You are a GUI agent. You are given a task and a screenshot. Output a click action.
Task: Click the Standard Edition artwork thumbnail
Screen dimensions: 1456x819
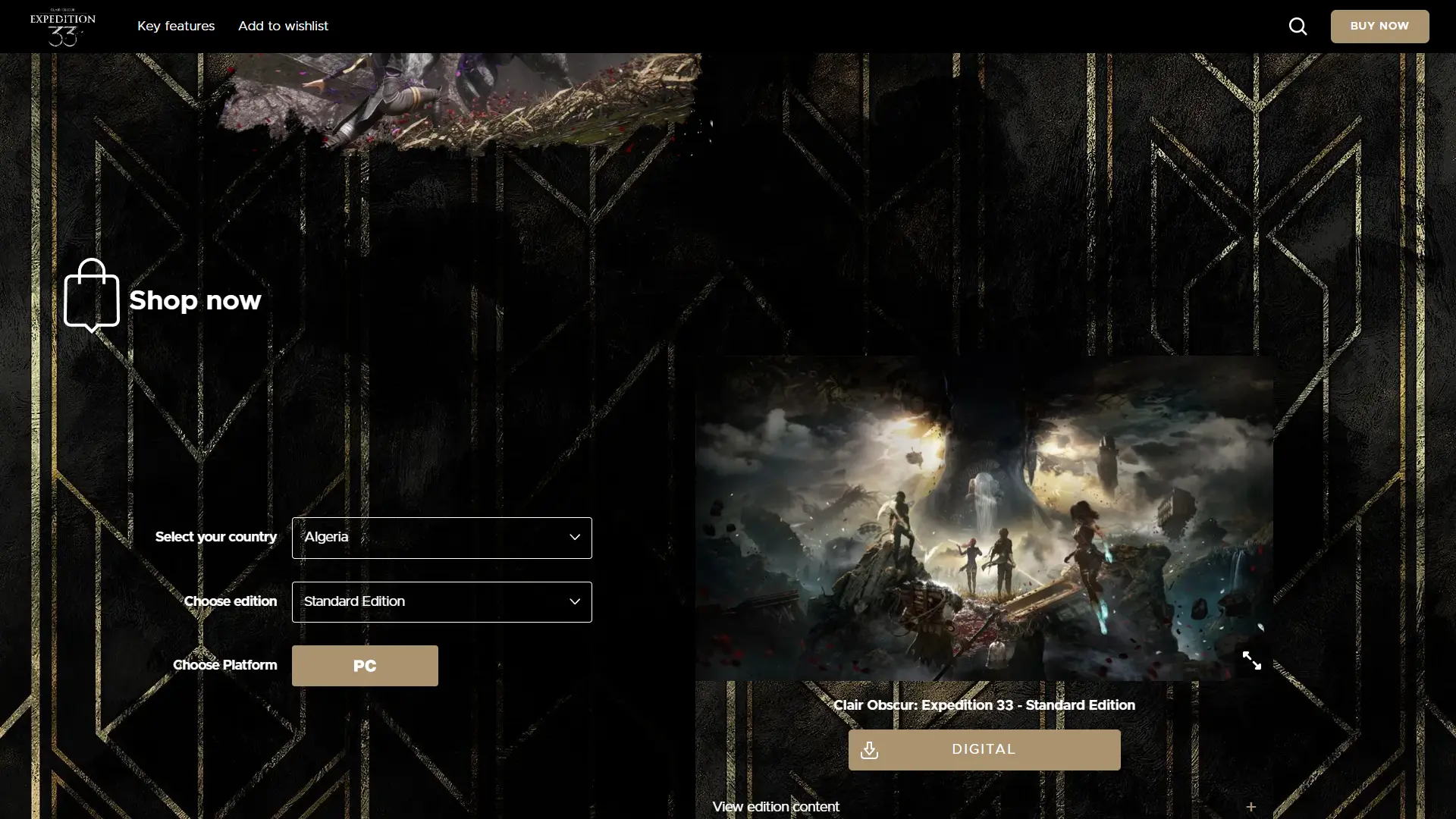point(984,518)
